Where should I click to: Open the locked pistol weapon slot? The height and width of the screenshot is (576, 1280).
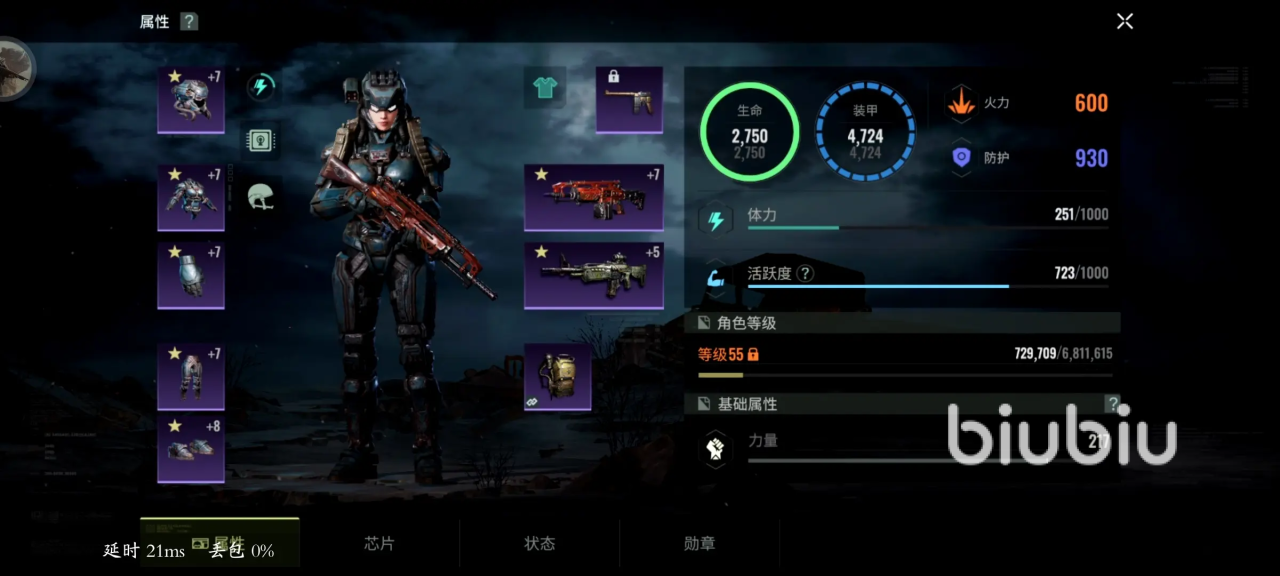click(629, 100)
